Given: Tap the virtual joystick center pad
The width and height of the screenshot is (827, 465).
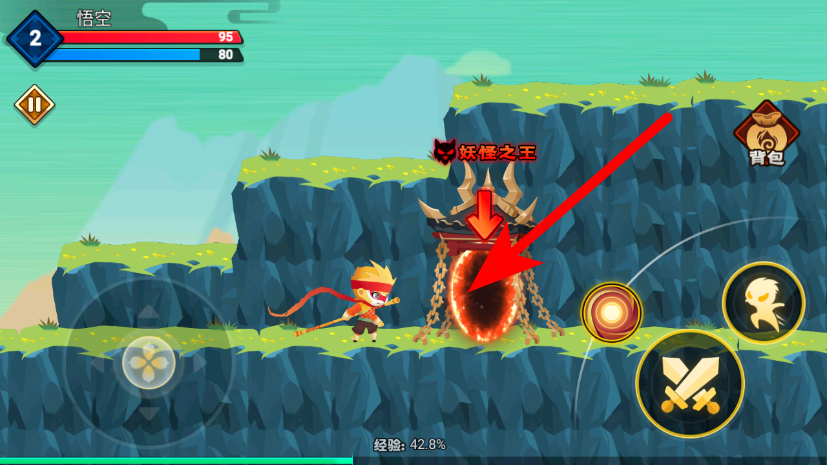Looking at the screenshot, I should (x=149, y=362).
